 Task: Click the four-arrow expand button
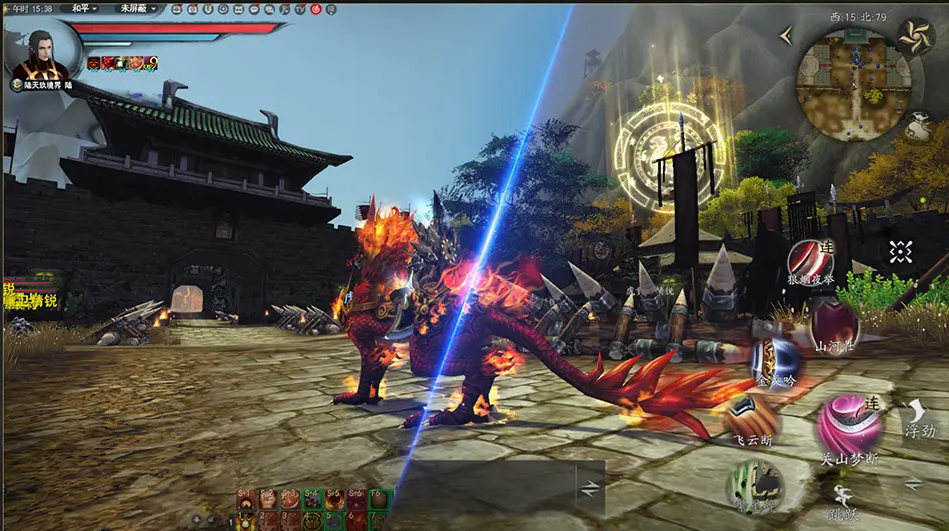(x=900, y=252)
